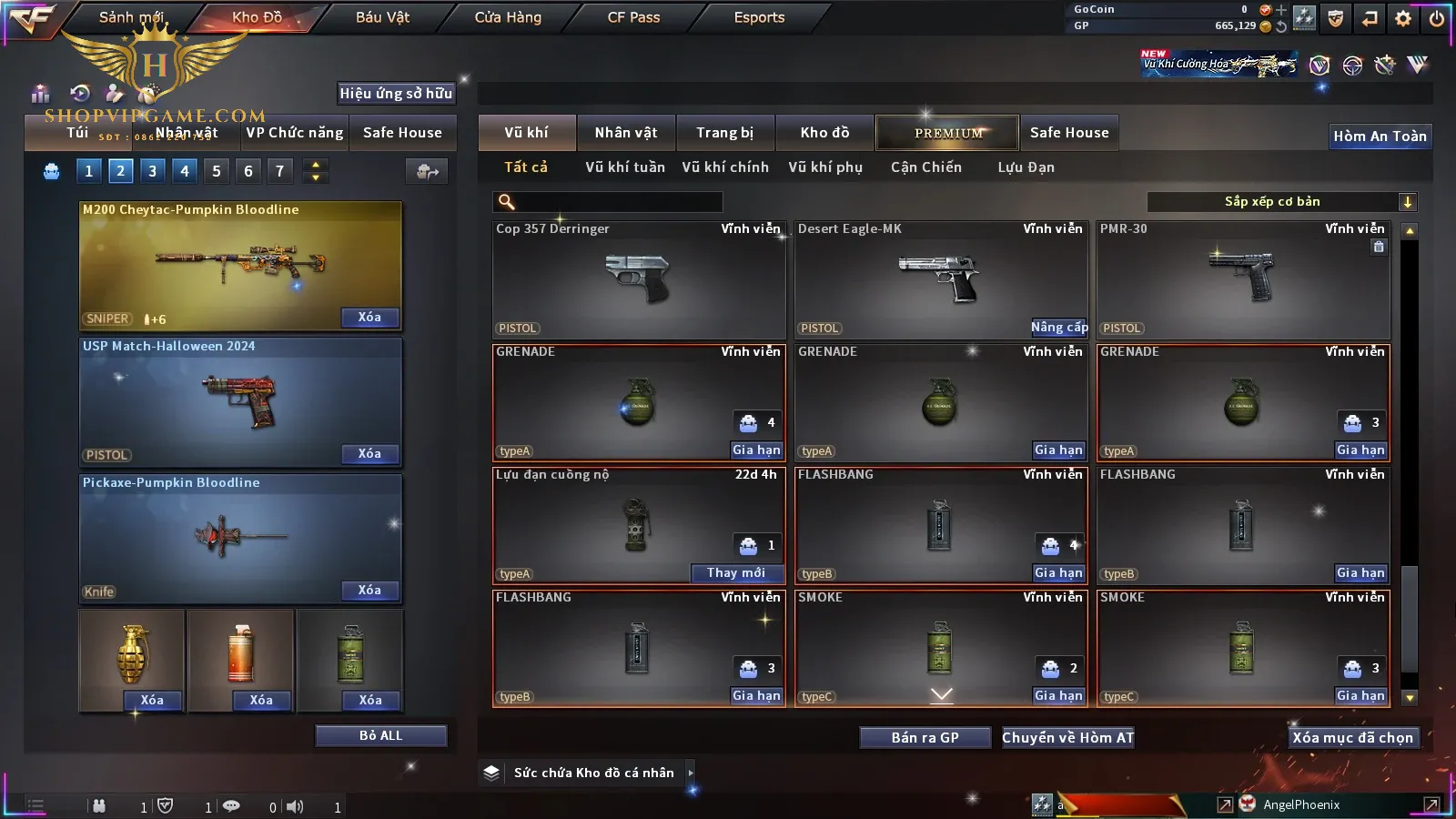1456x819 pixels.
Task: Click Xóa mục đã chọn button
Action: coord(1352,738)
